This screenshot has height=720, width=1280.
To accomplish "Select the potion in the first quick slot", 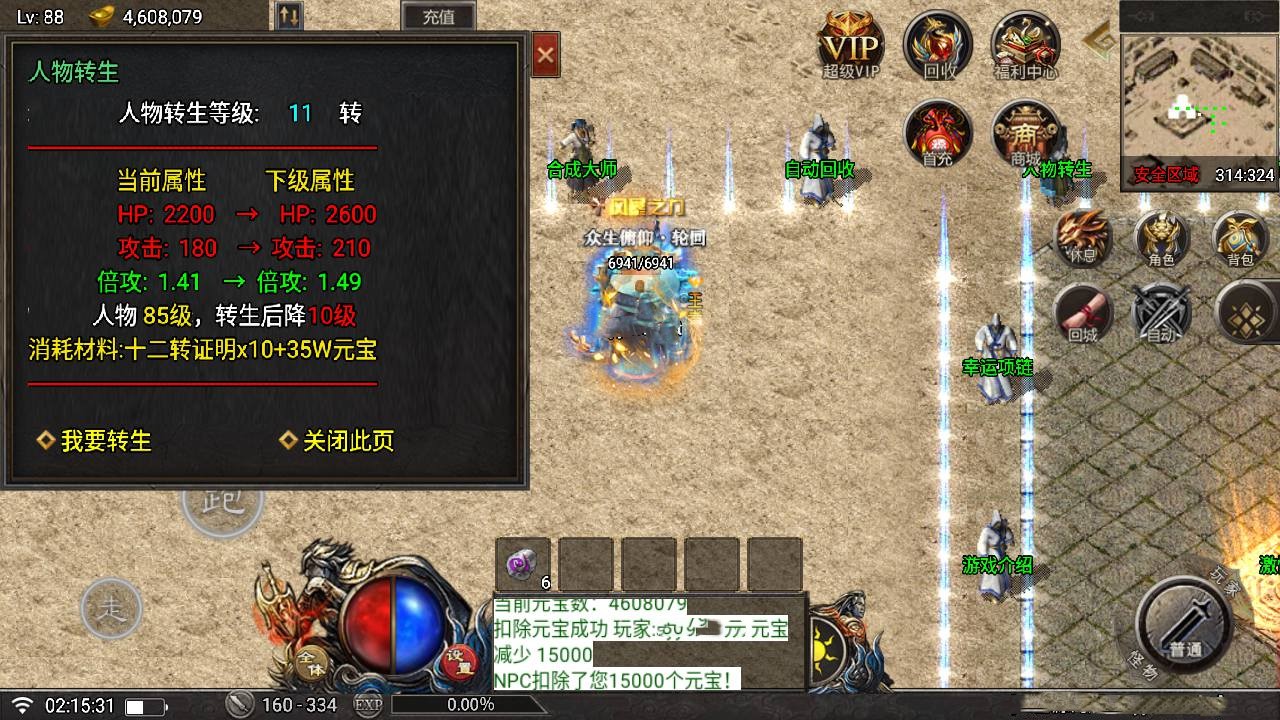I will click(x=521, y=563).
